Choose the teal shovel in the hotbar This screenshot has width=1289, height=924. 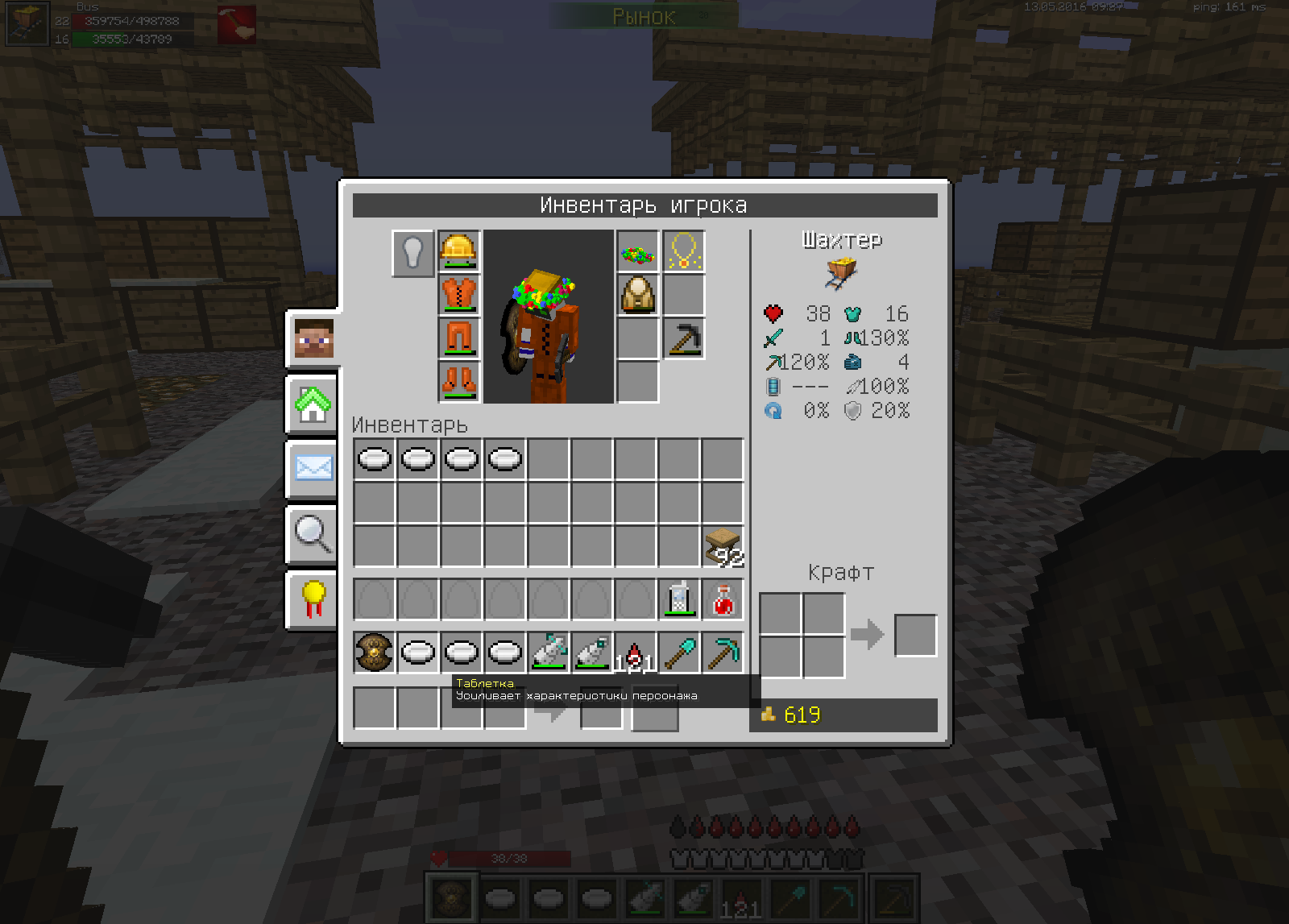pos(679,653)
